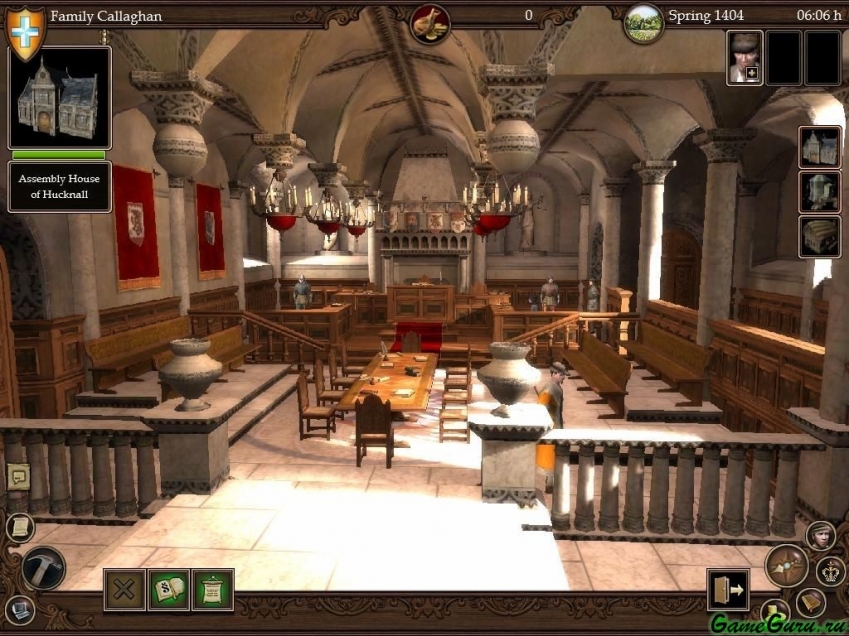Open the character face portrait button
The image size is (849, 636).
click(x=821, y=535)
